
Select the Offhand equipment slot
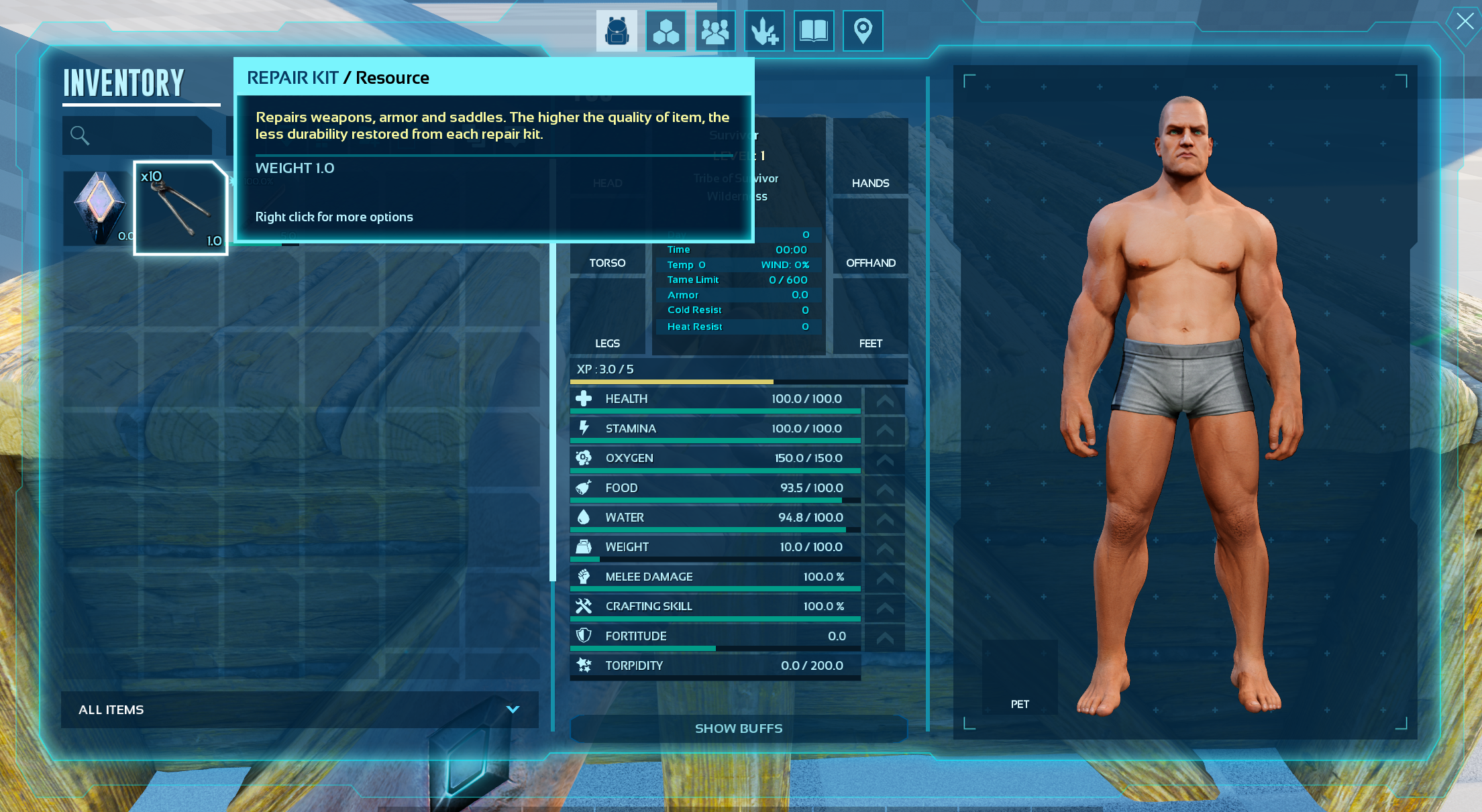click(x=870, y=236)
